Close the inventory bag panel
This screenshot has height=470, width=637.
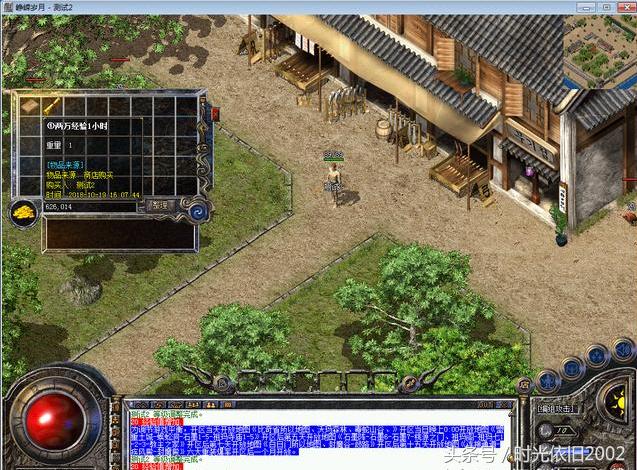point(213,112)
